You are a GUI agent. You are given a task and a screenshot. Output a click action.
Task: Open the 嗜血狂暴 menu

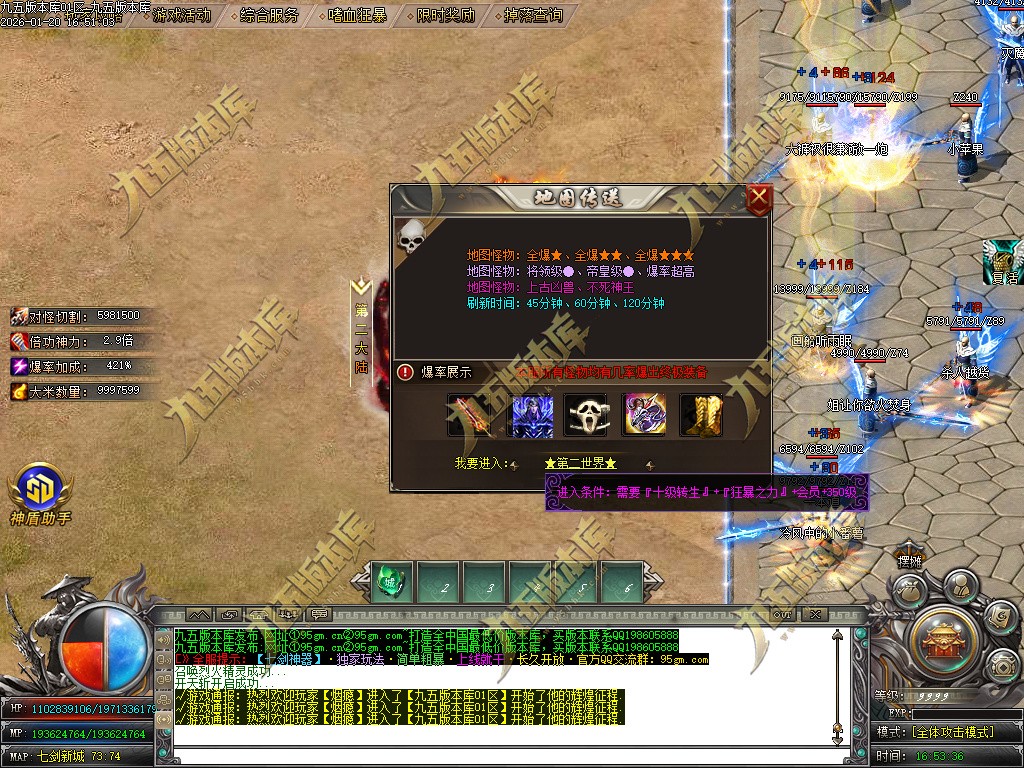pos(357,15)
